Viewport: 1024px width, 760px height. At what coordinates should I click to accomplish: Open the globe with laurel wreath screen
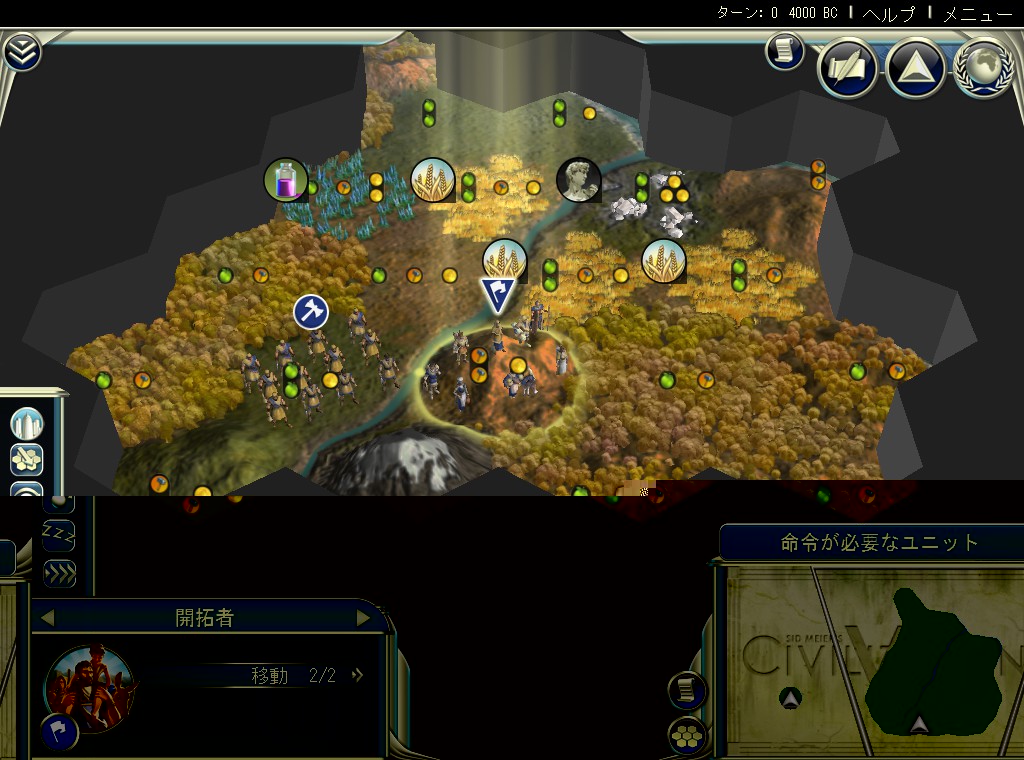pos(984,68)
